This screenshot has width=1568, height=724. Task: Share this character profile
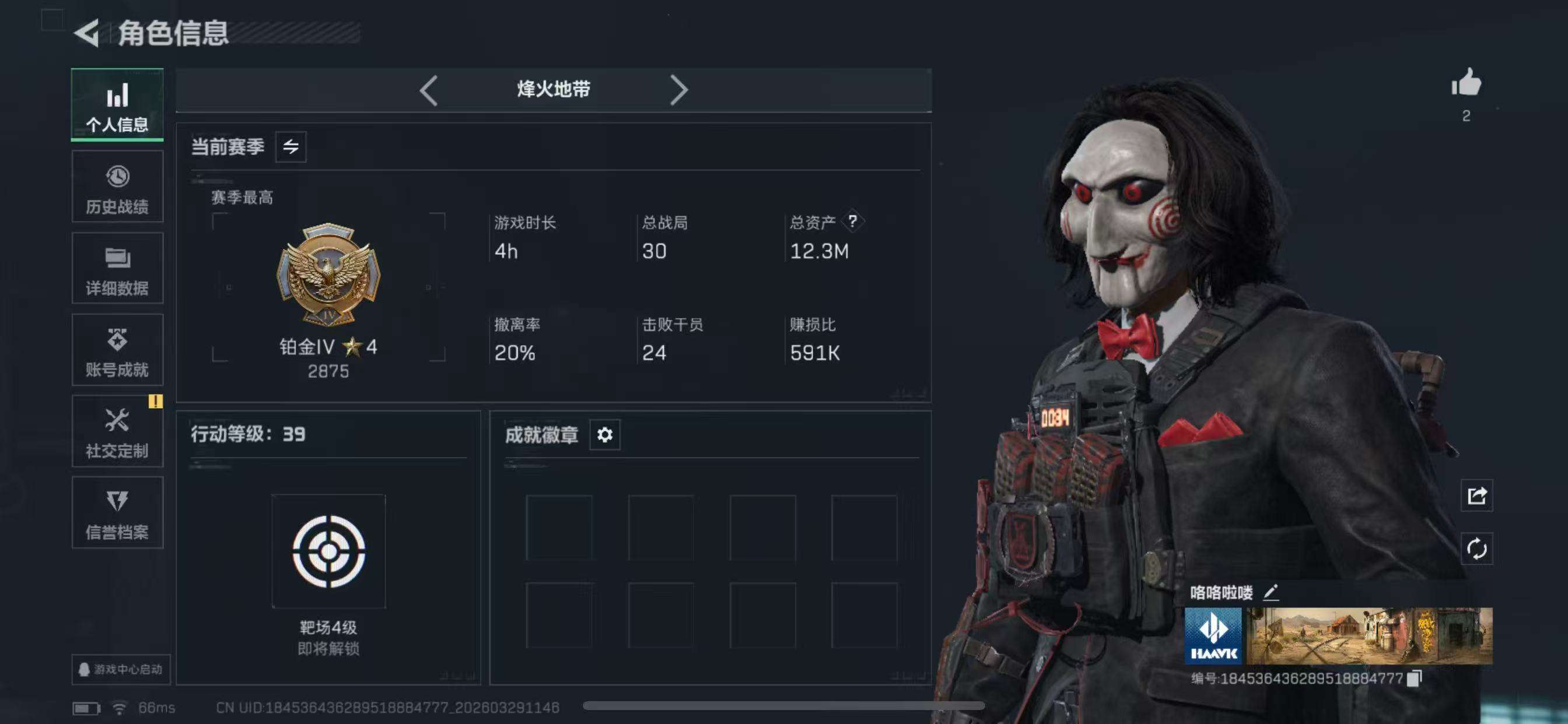pos(1476,496)
